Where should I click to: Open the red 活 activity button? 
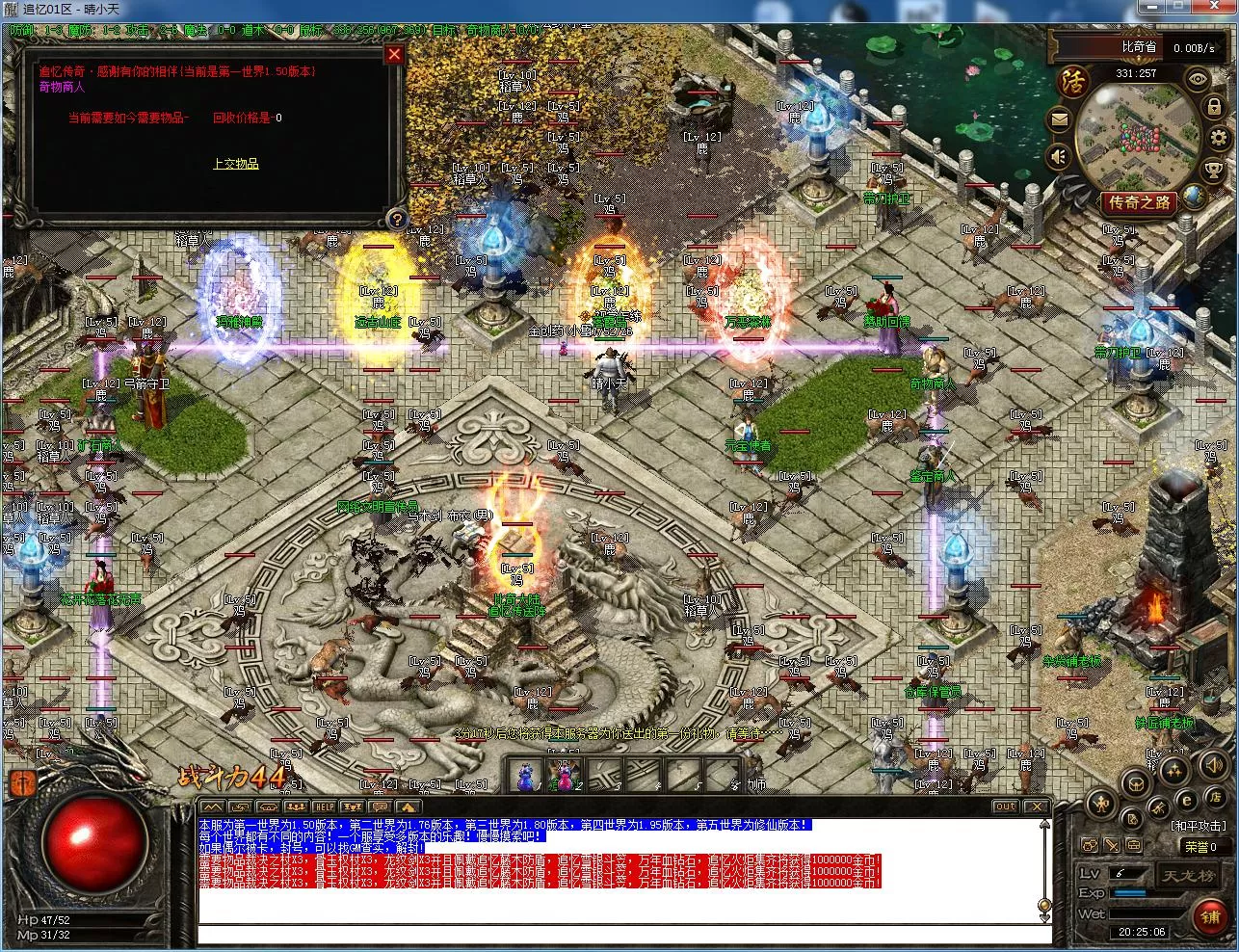click(x=1073, y=81)
